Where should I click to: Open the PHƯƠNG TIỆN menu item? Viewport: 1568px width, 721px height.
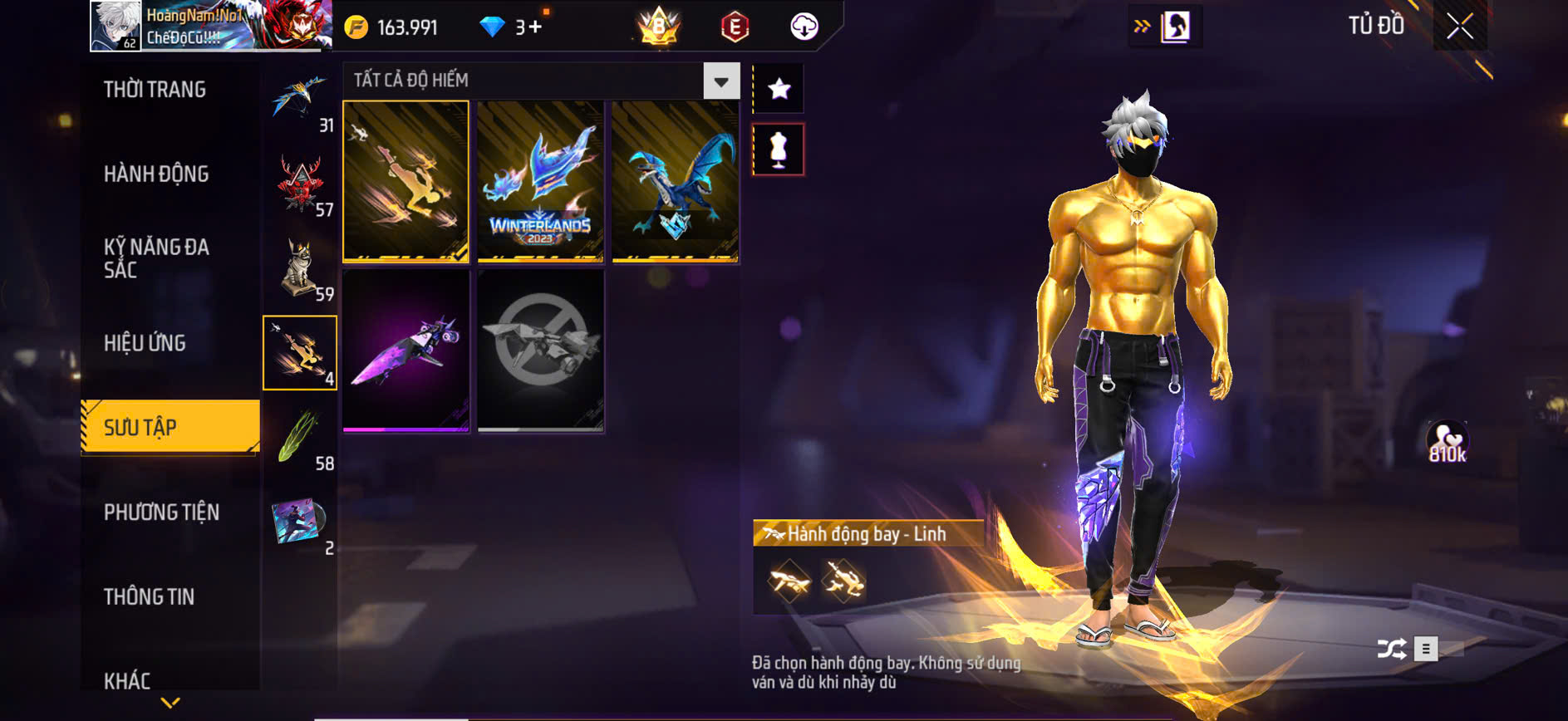[163, 513]
